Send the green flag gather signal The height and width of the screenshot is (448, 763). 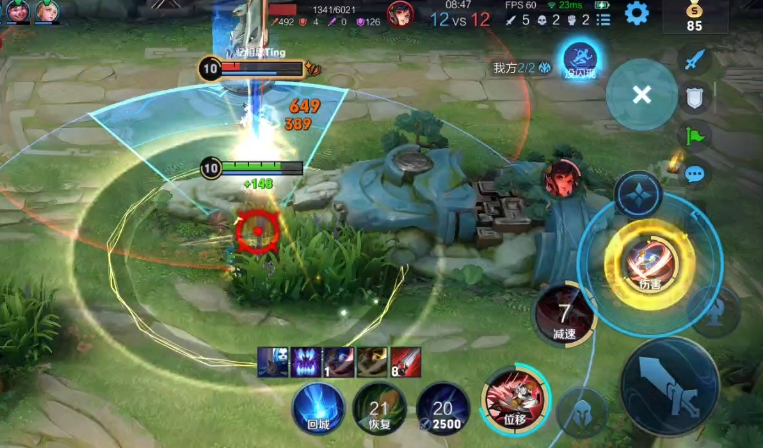click(693, 135)
